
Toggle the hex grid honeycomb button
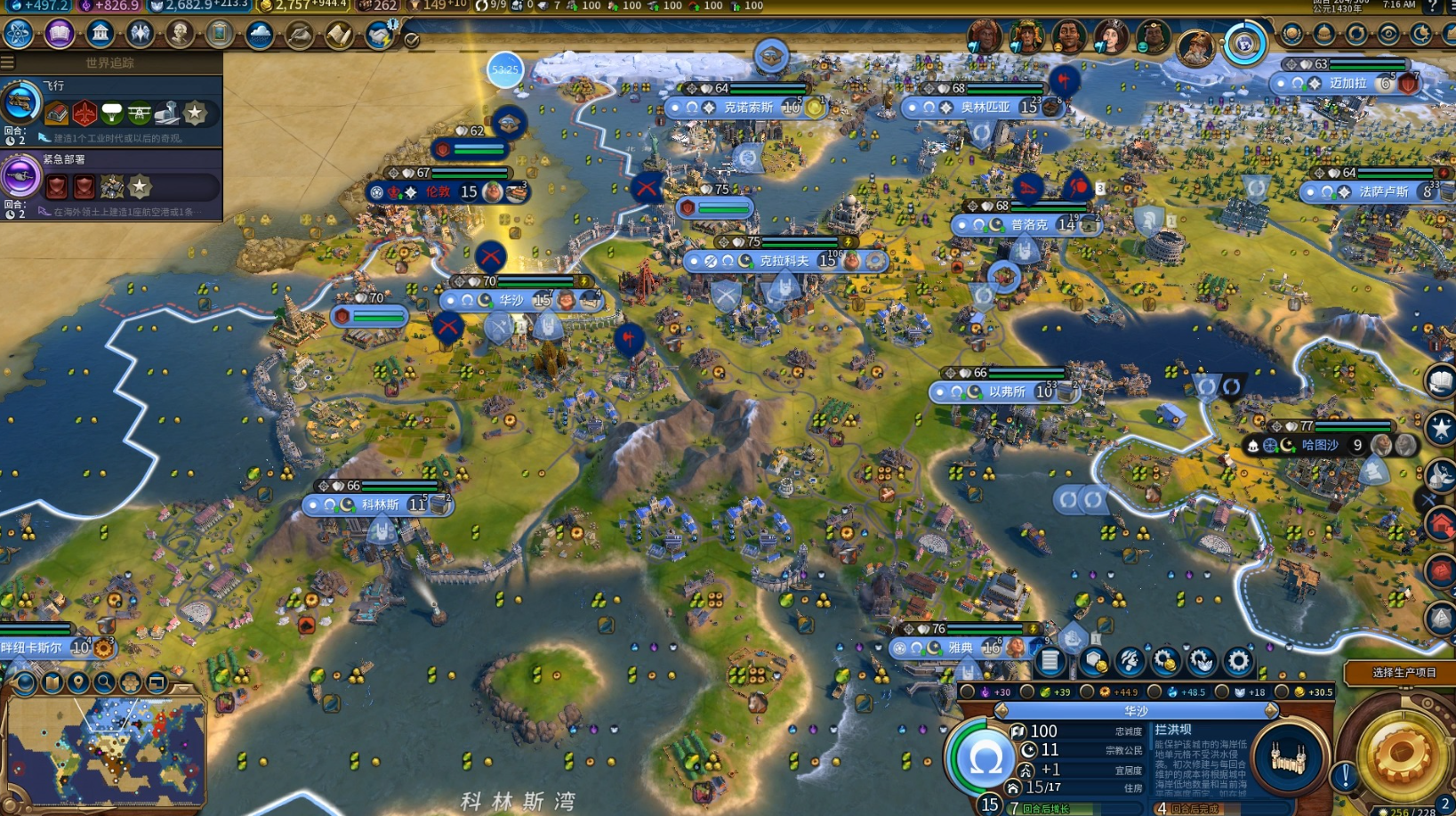pos(130,683)
